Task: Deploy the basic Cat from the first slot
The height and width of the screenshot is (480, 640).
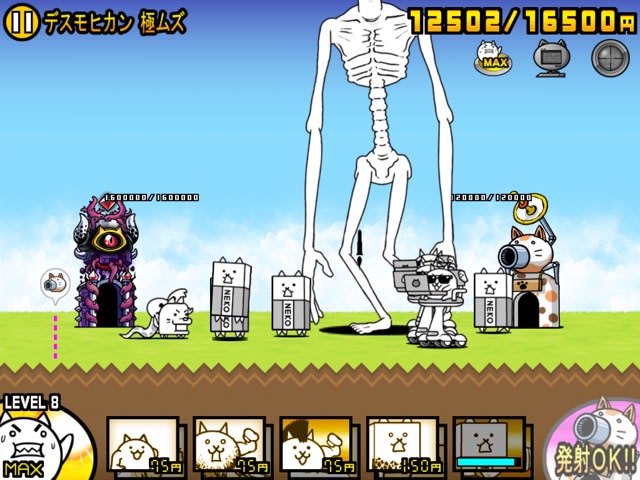Action: pos(143,445)
